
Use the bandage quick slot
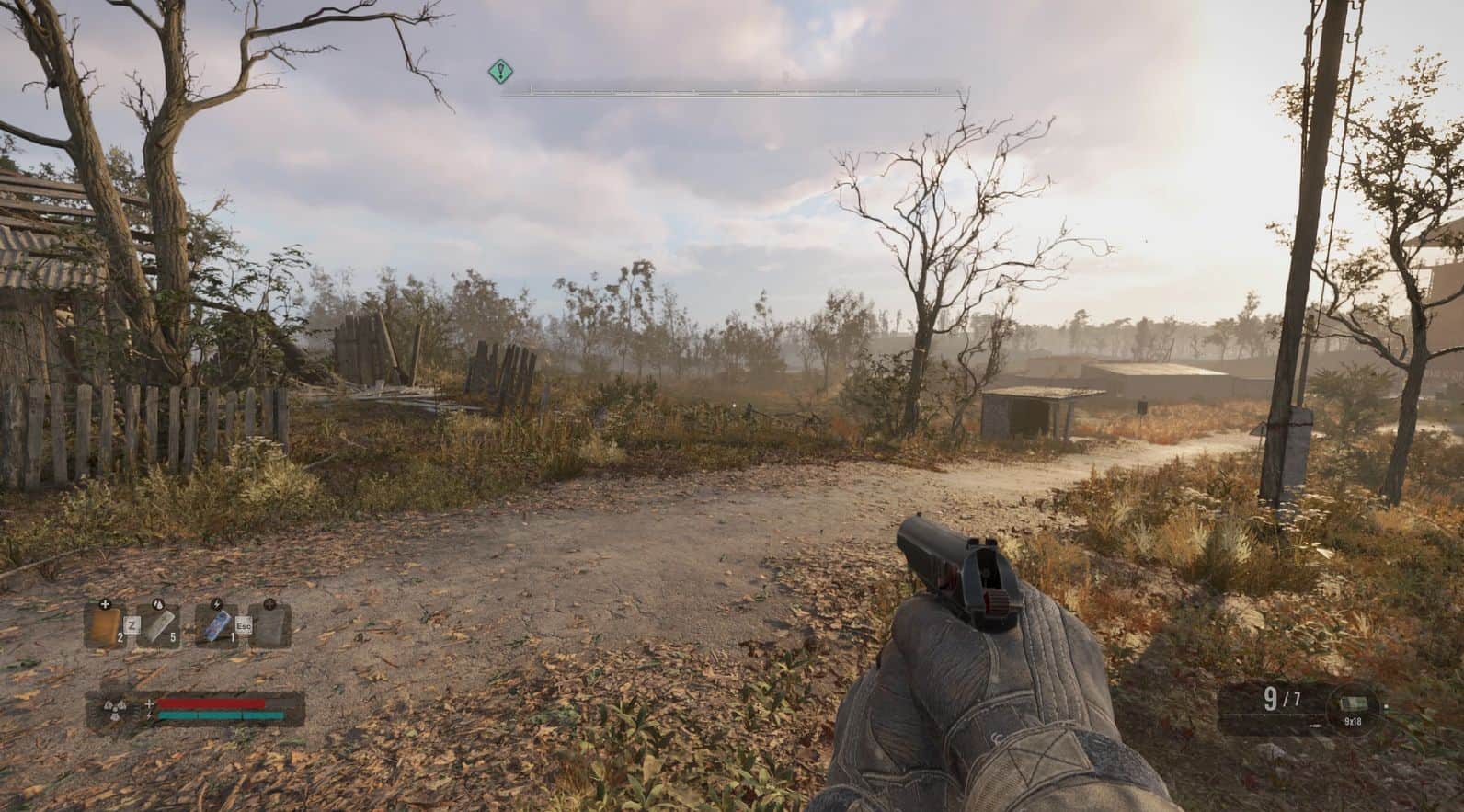pos(159,626)
